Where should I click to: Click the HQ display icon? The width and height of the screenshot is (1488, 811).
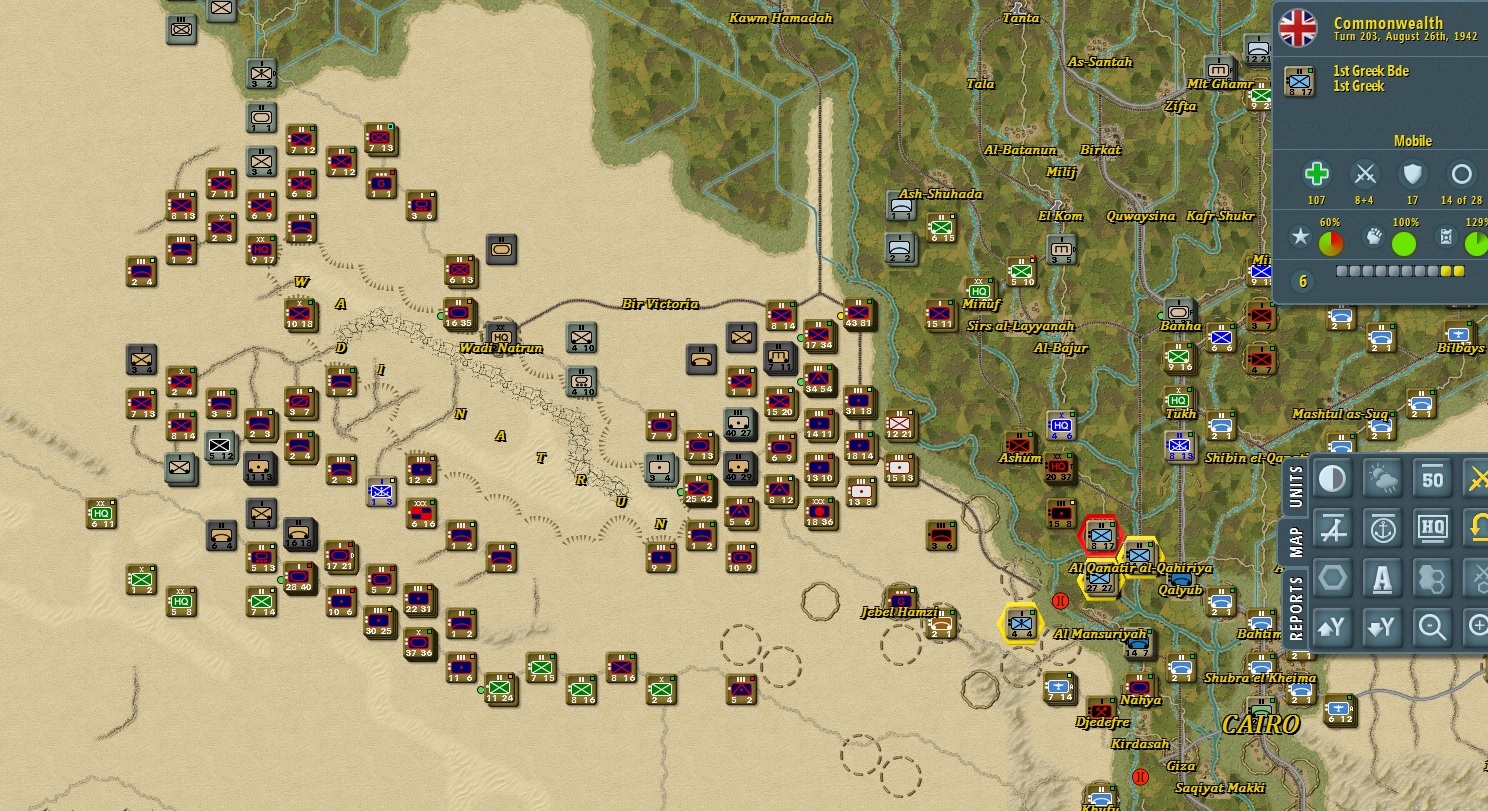[1432, 528]
